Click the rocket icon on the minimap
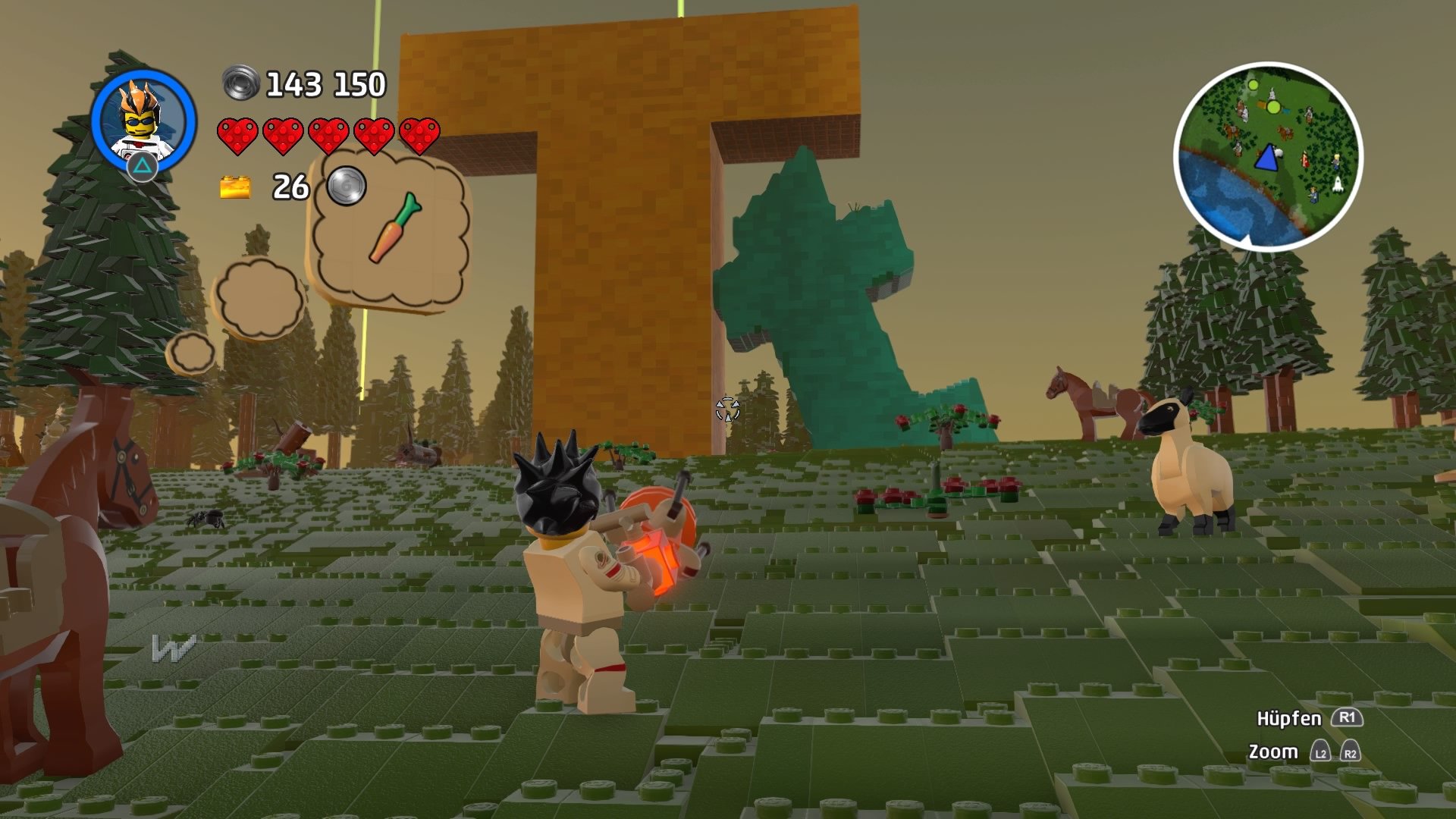Image resolution: width=1456 pixels, height=819 pixels. (x=1338, y=186)
